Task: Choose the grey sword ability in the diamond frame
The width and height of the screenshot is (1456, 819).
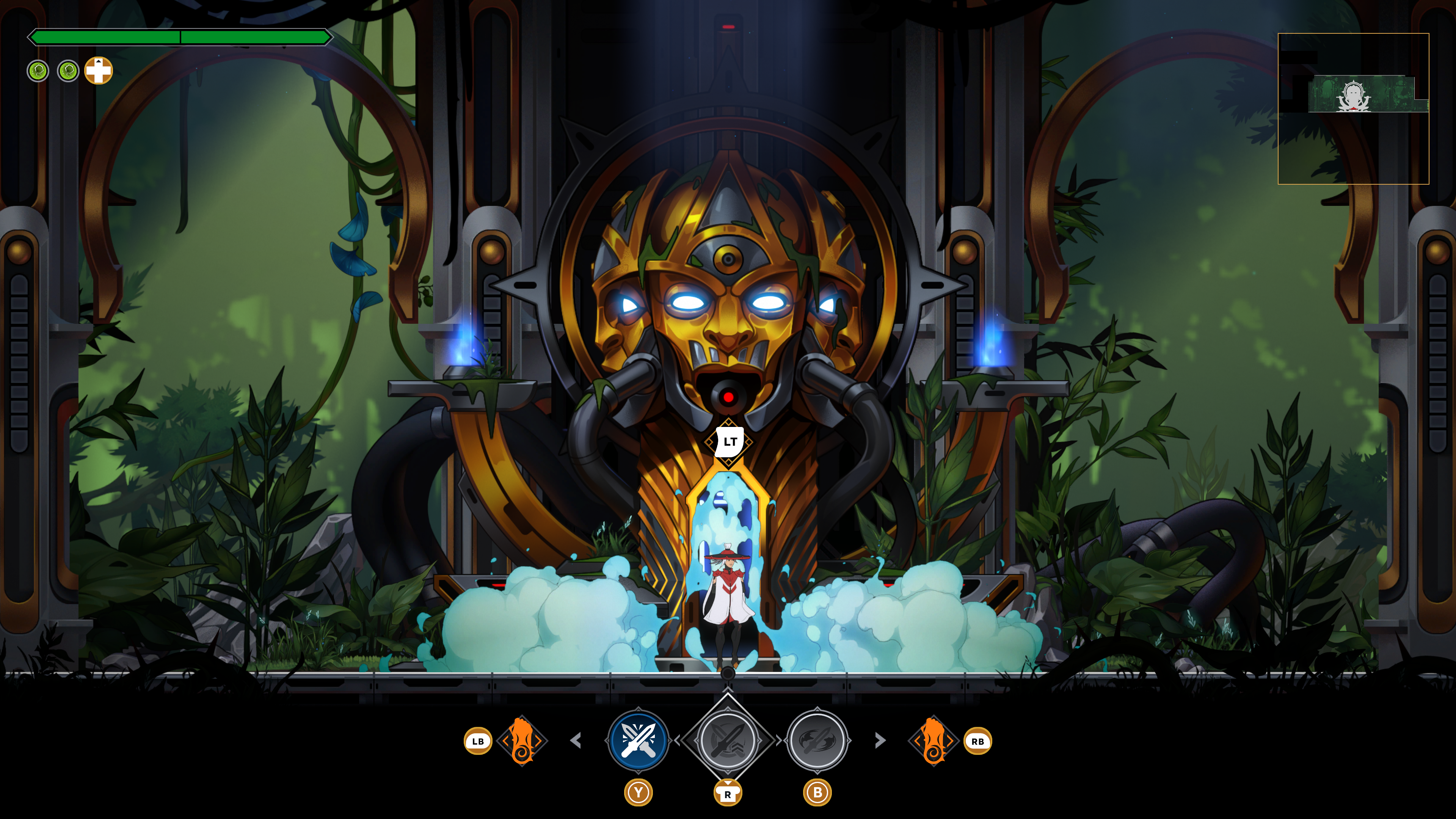Action: click(x=728, y=740)
